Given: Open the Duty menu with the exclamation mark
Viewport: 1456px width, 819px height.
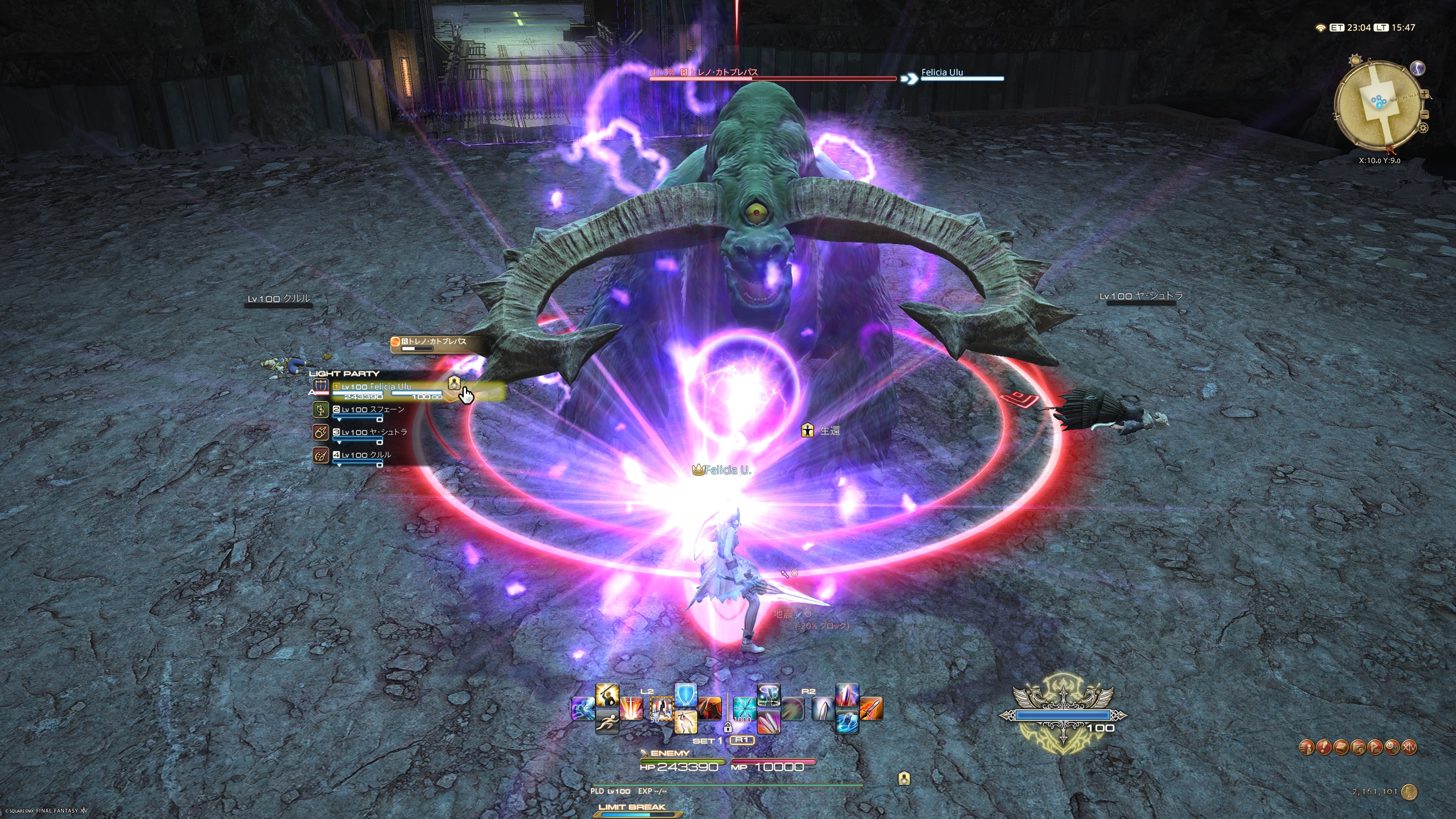Looking at the screenshot, I should coord(1323,747).
